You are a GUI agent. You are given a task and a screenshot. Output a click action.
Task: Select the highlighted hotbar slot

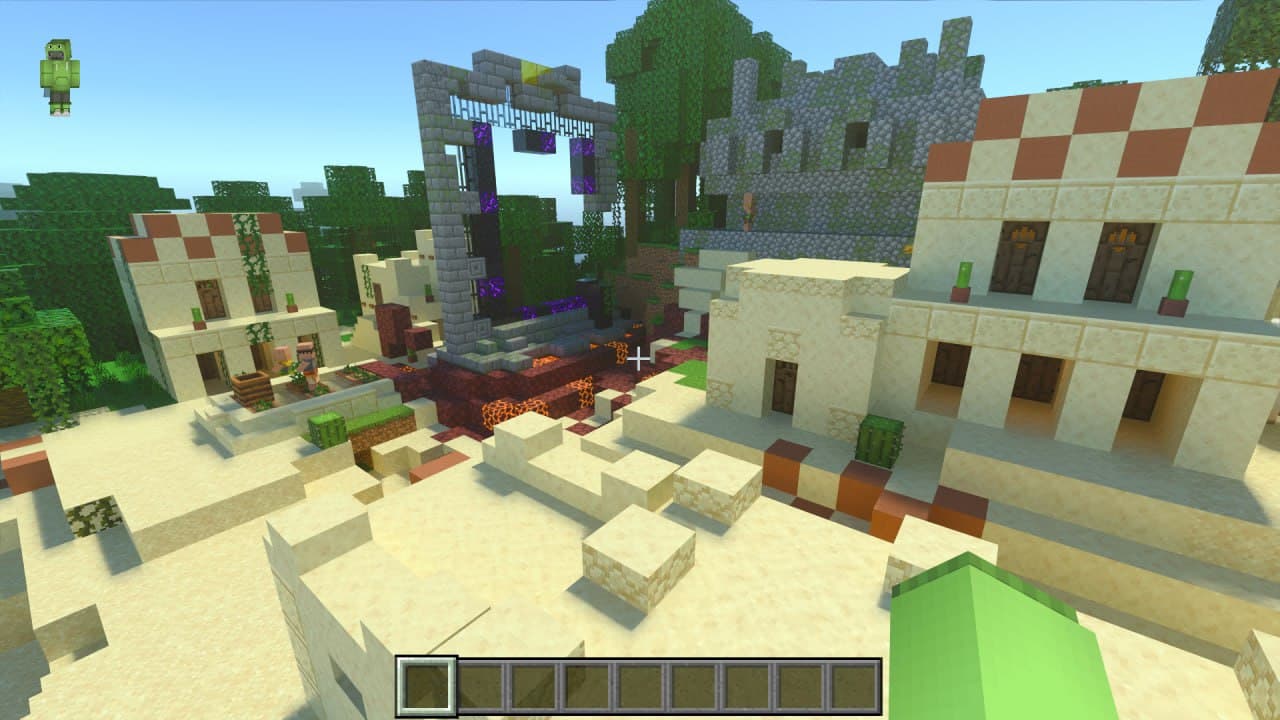(427, 686)
